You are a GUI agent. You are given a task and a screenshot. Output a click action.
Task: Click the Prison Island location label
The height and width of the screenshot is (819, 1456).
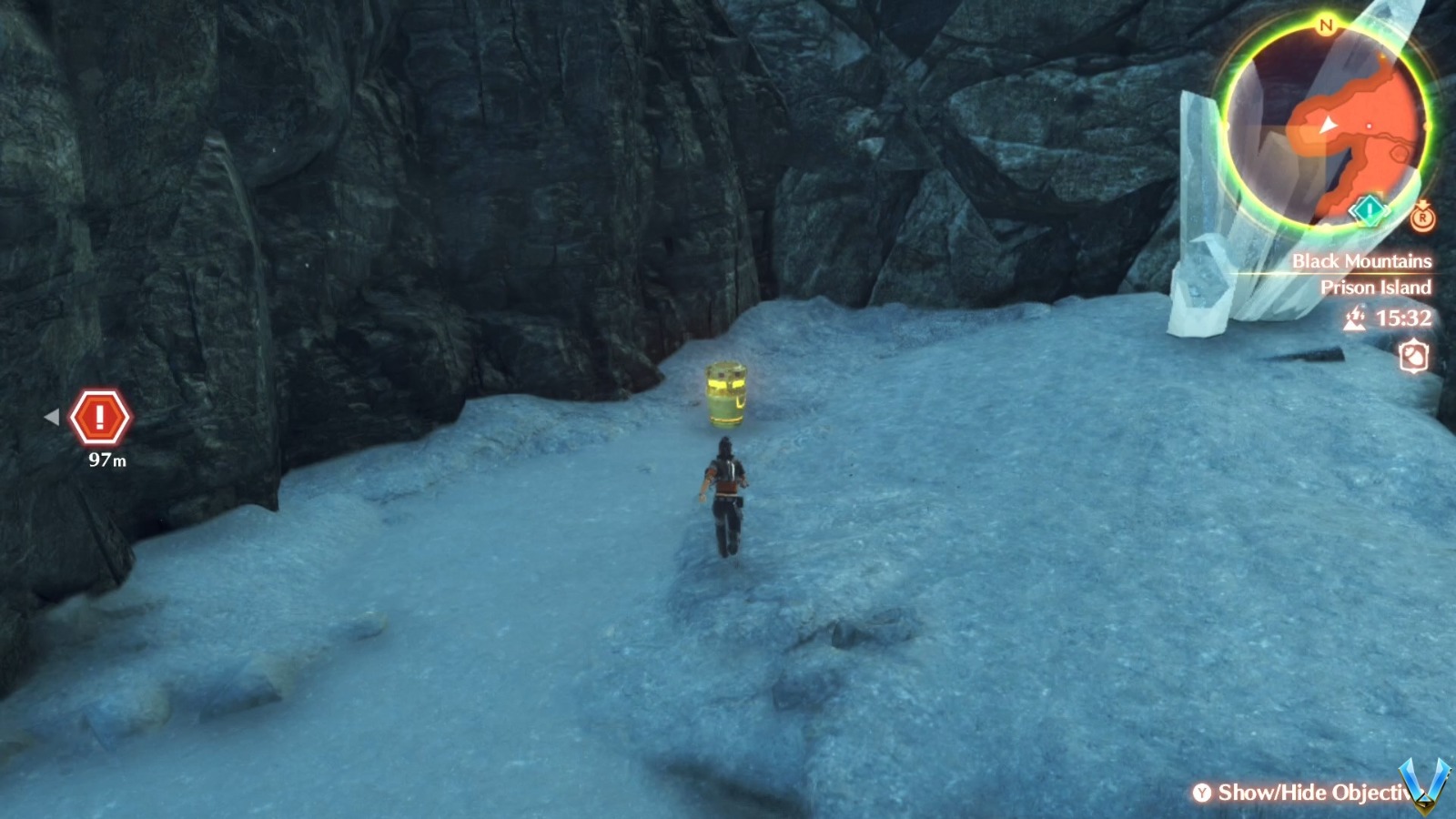1376,288
